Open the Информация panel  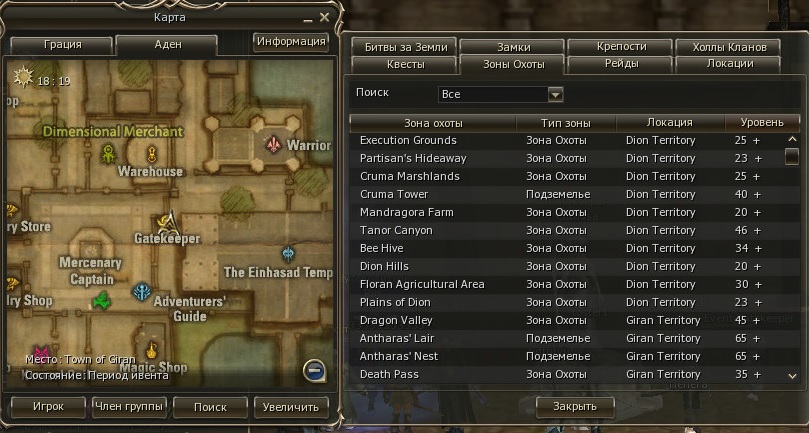(291, 42)
